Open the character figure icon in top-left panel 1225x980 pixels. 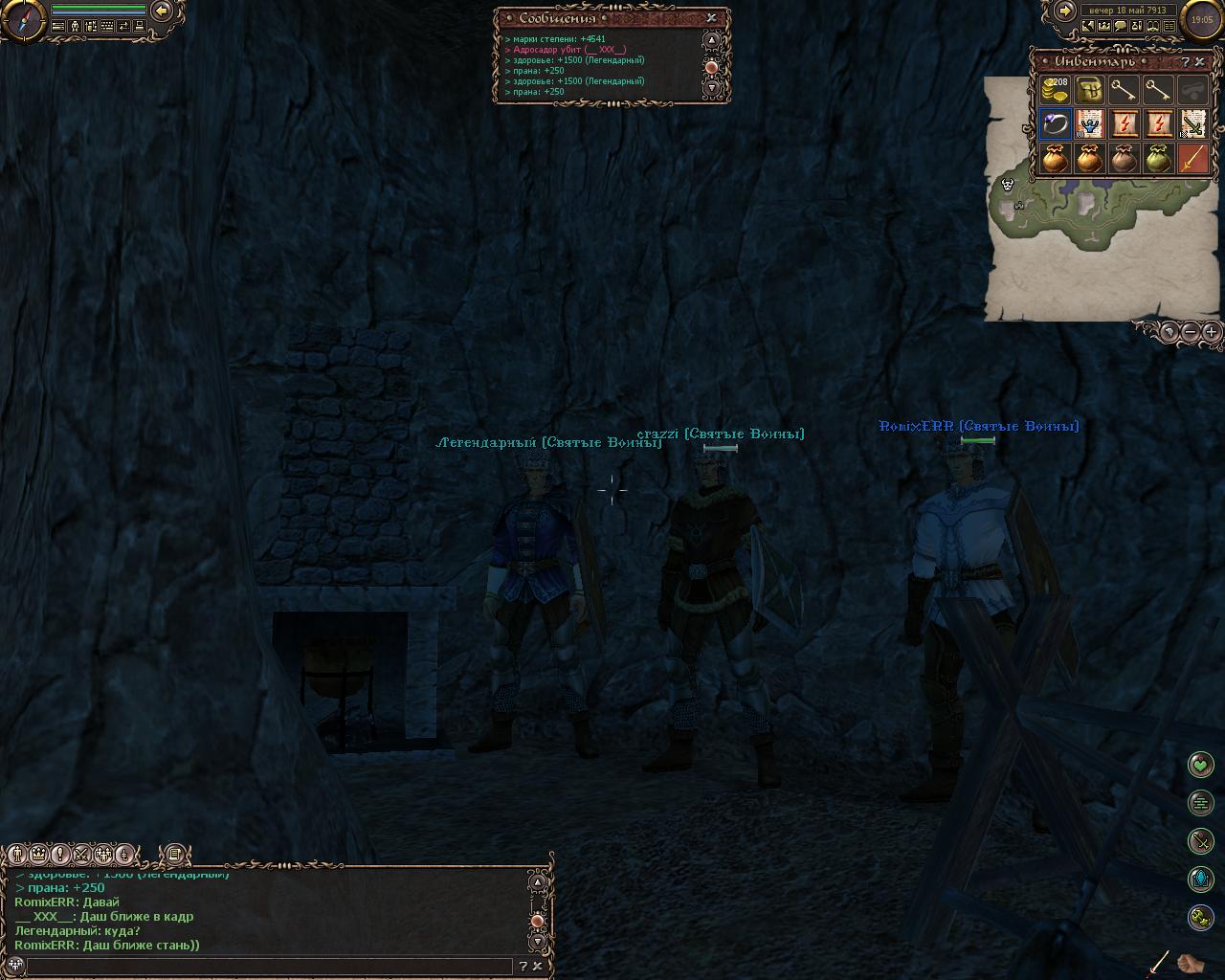click(x=75, y=27)
